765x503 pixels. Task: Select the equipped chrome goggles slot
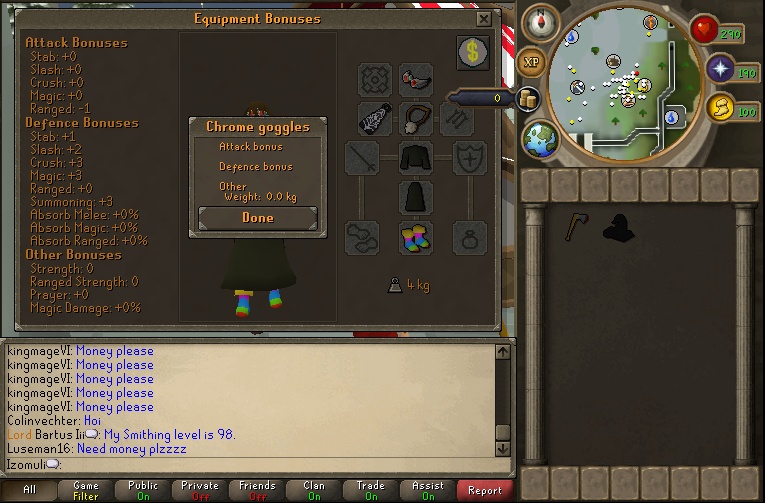pyautogui.click(x=416, y=79)
